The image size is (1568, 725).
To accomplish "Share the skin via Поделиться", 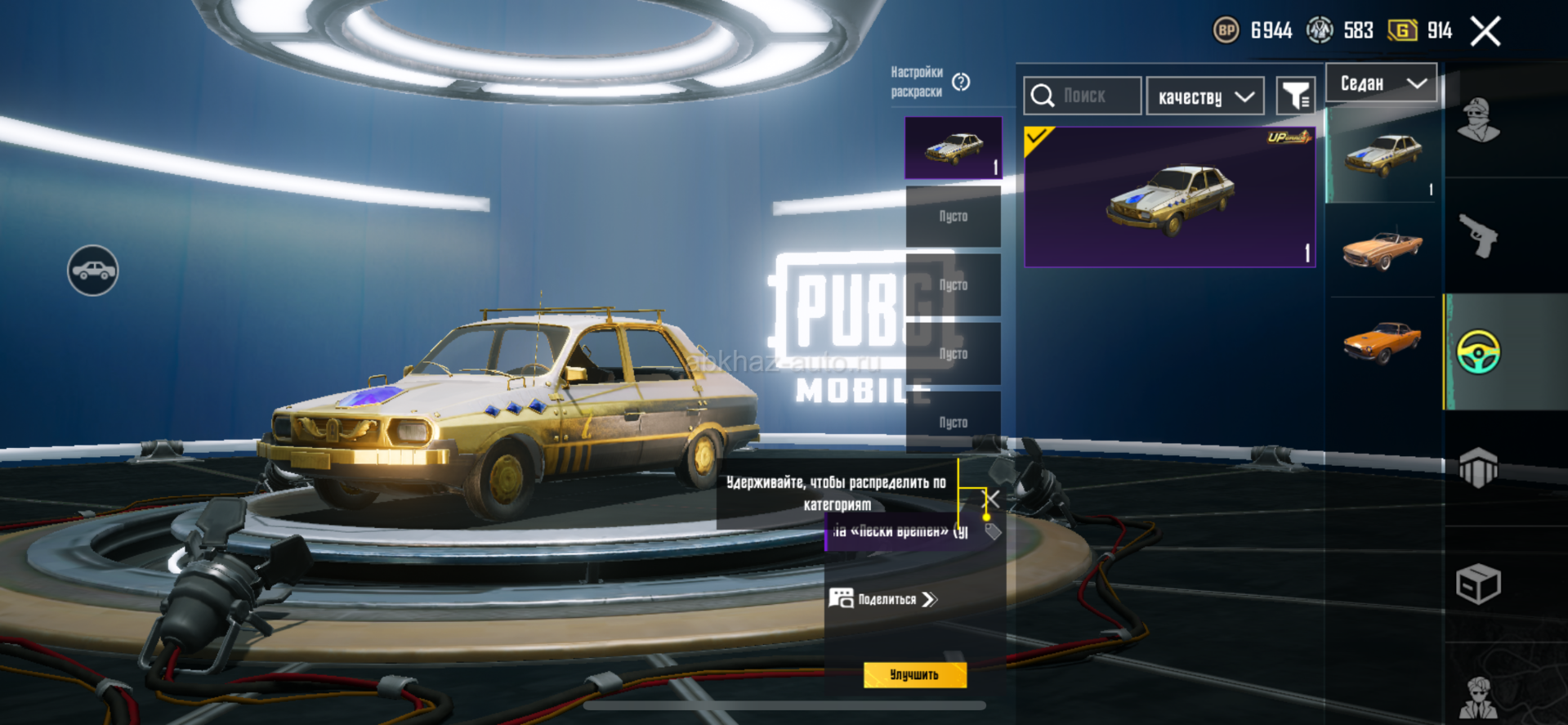I will (x=885, y=599).
